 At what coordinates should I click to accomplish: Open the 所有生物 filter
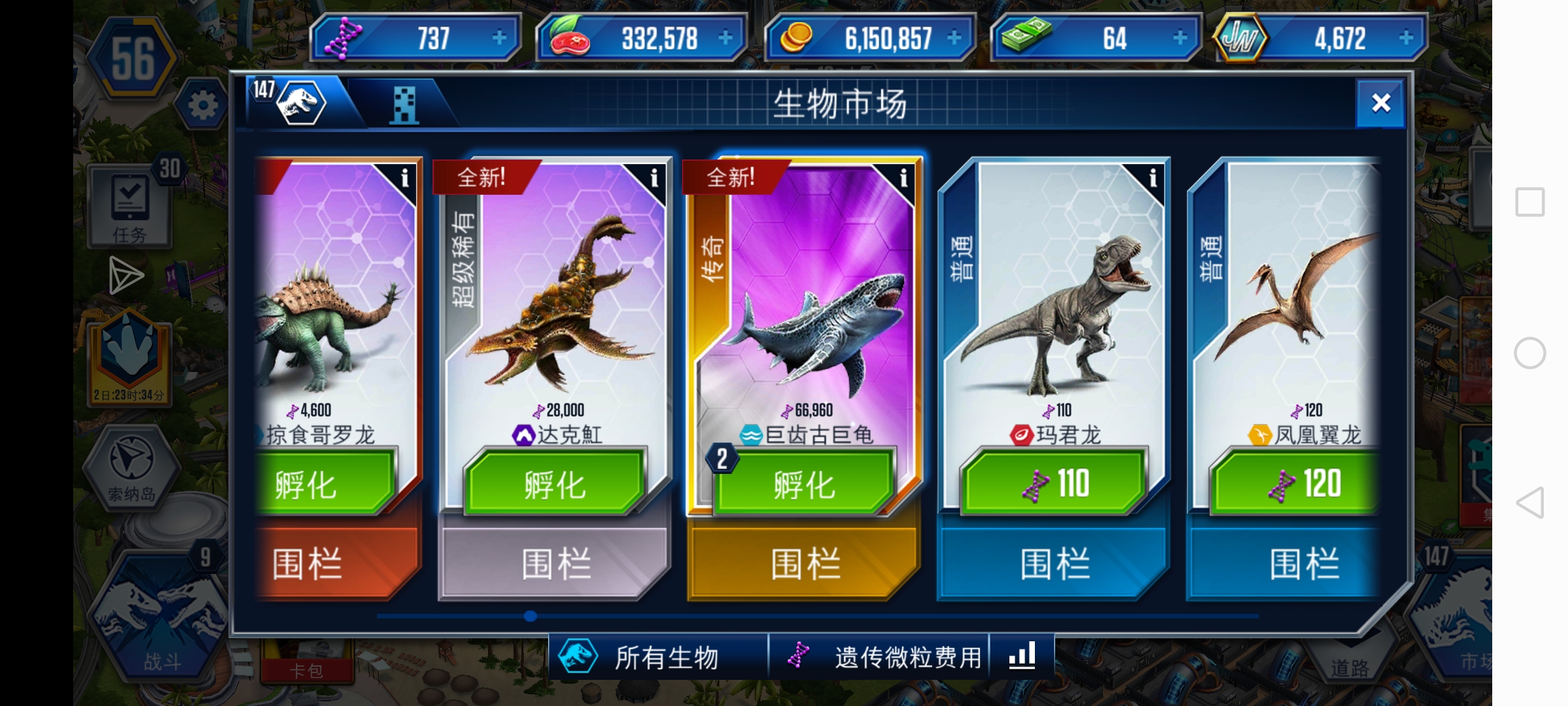coord(660,657)
